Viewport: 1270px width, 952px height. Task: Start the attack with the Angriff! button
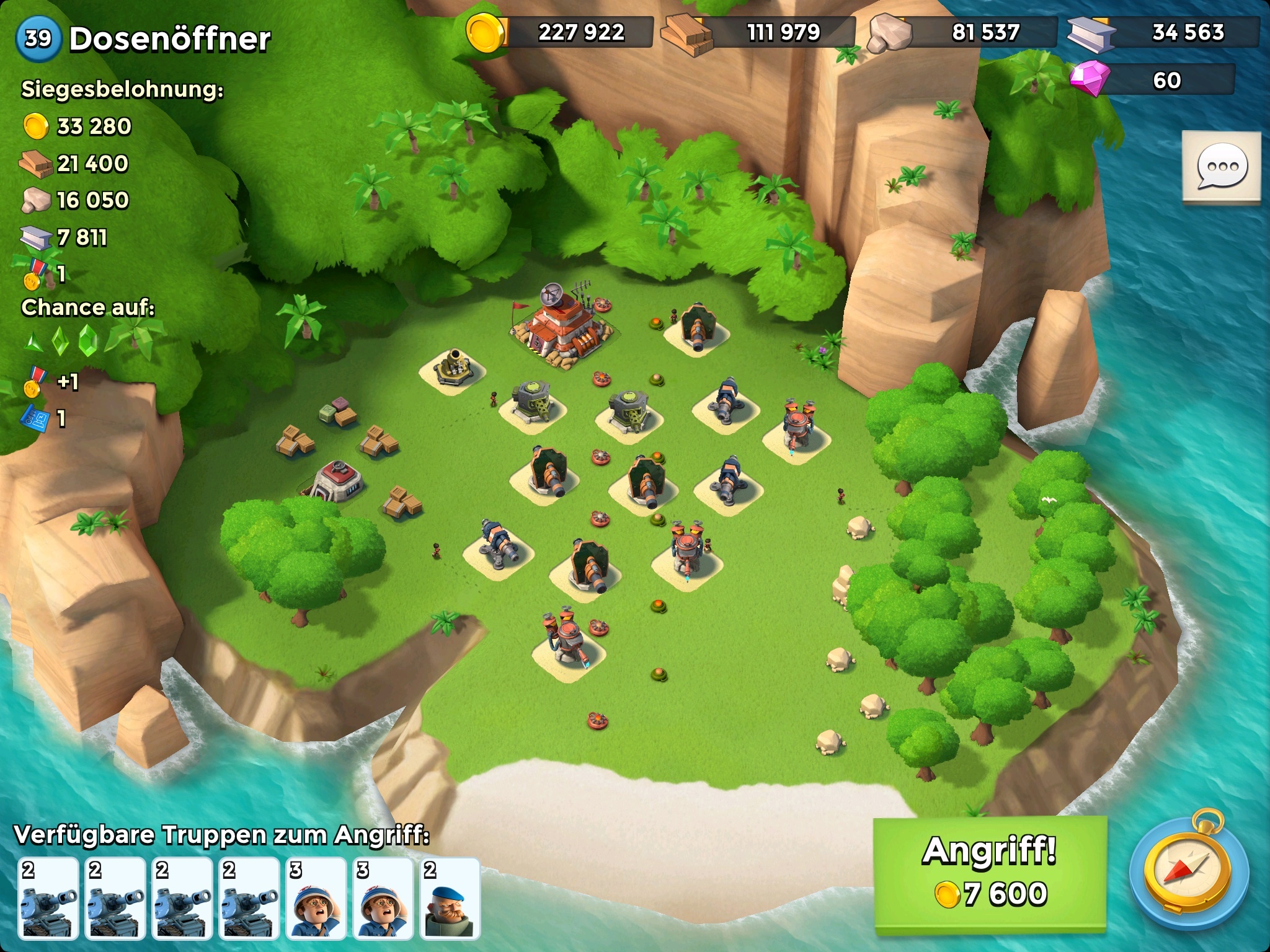click(990, 875)
